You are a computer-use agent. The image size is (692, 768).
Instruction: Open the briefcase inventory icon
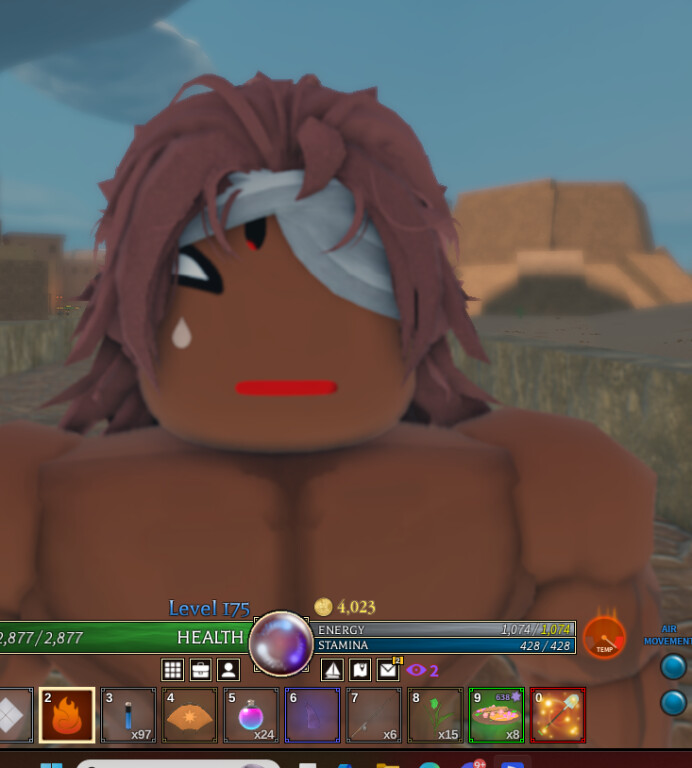click(201, 670)
